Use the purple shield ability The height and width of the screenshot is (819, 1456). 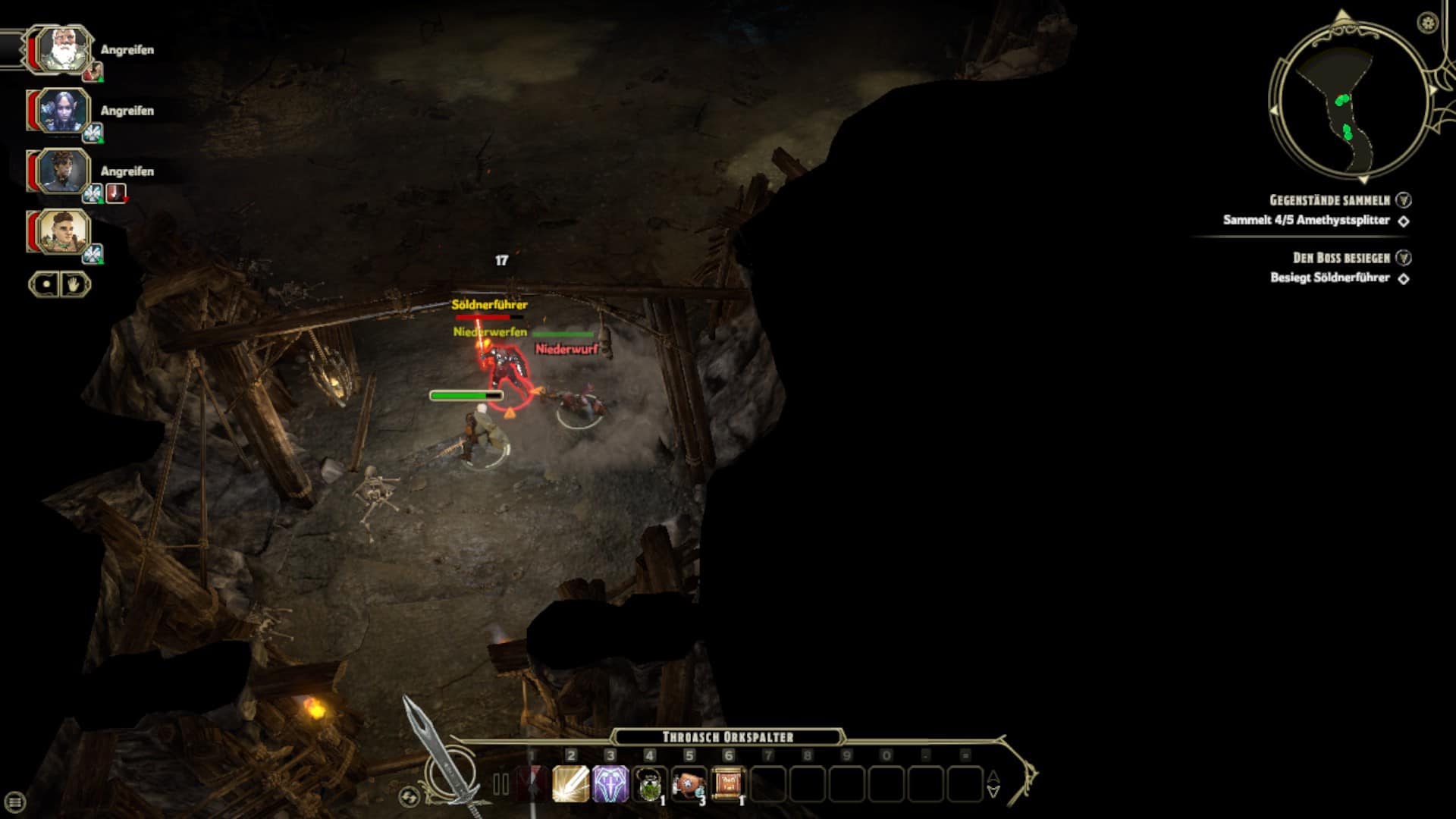(x=610, y=784)
